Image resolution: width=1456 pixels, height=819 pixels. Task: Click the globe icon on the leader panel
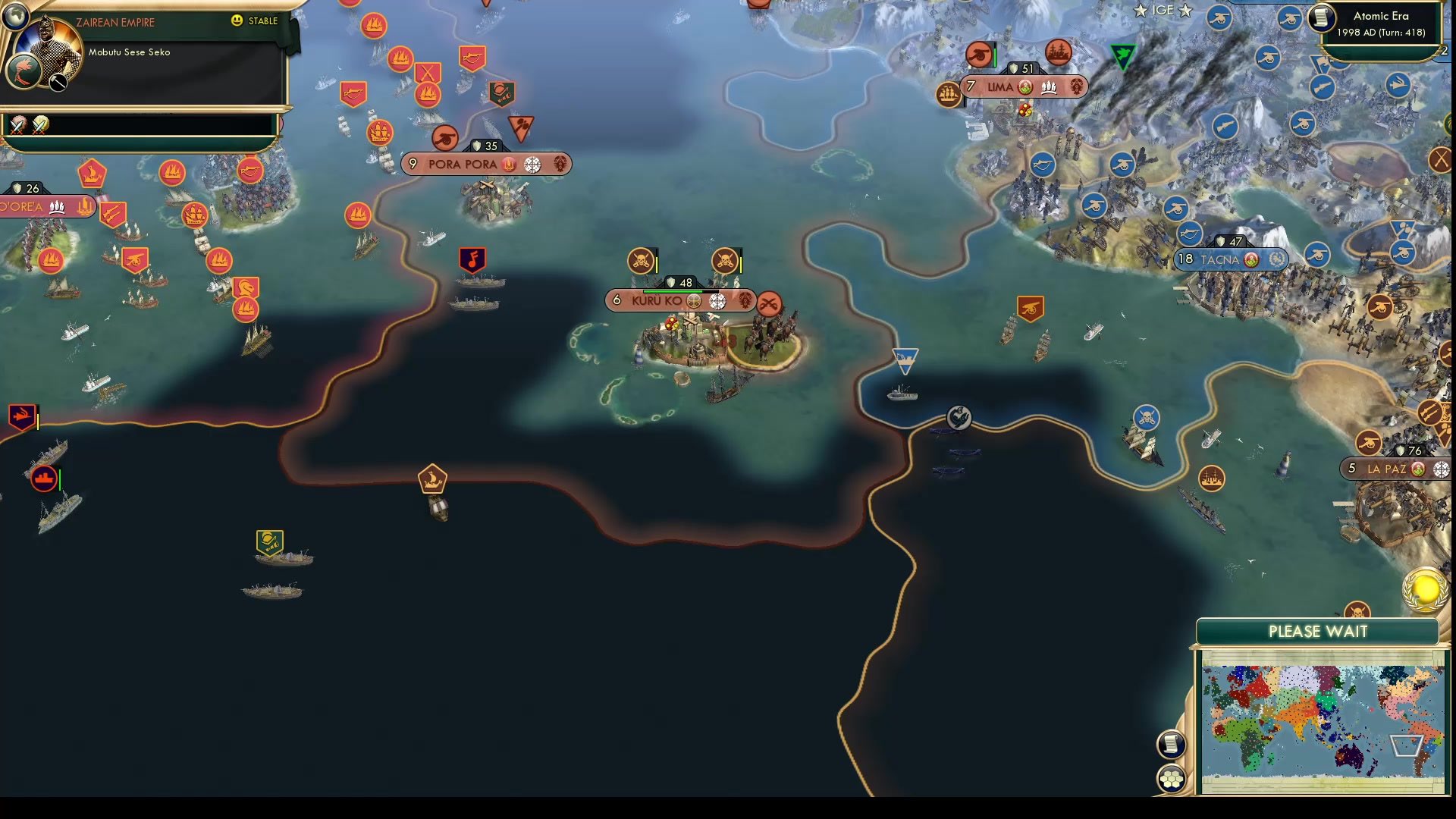(x=17, y=18)
